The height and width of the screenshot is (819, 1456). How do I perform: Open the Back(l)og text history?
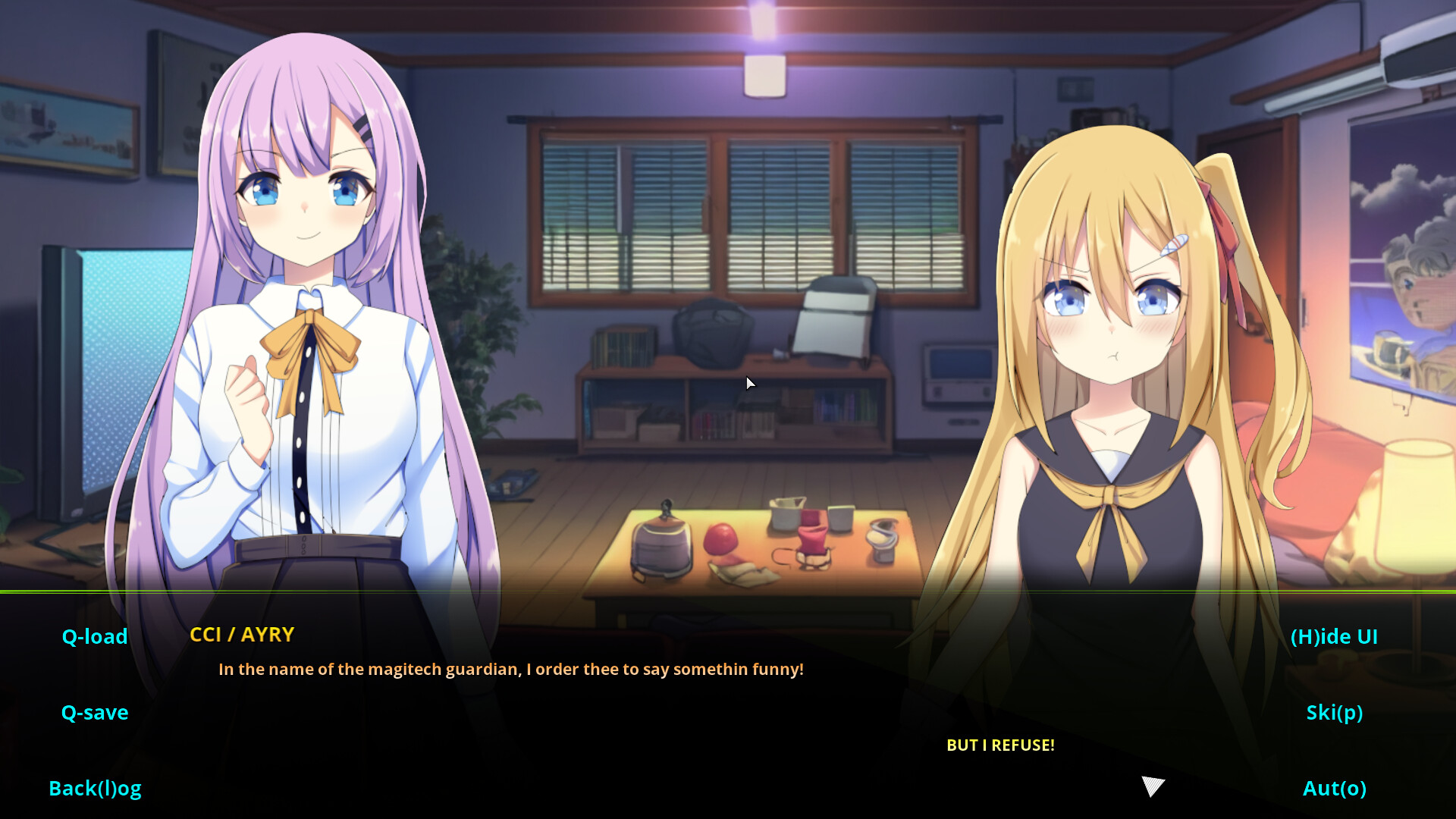(x=95, y=788)
